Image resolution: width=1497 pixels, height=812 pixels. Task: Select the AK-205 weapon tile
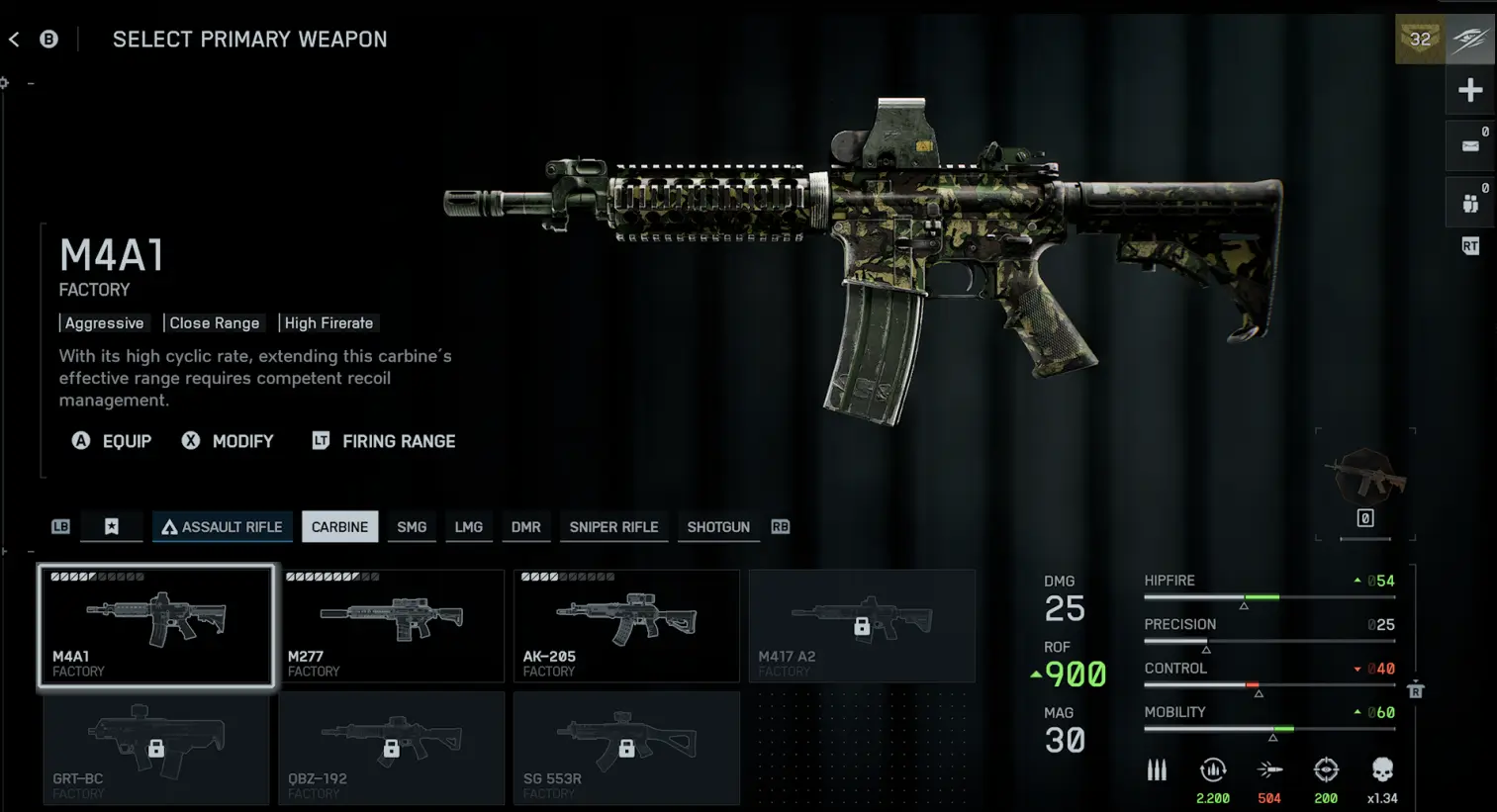(626, 625)
